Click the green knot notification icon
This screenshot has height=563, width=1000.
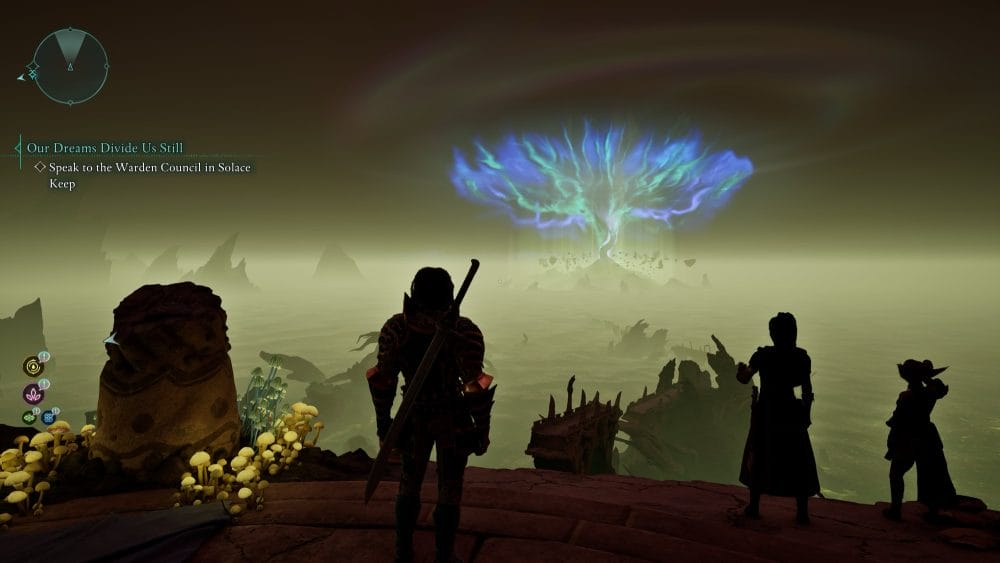[29, 417]
